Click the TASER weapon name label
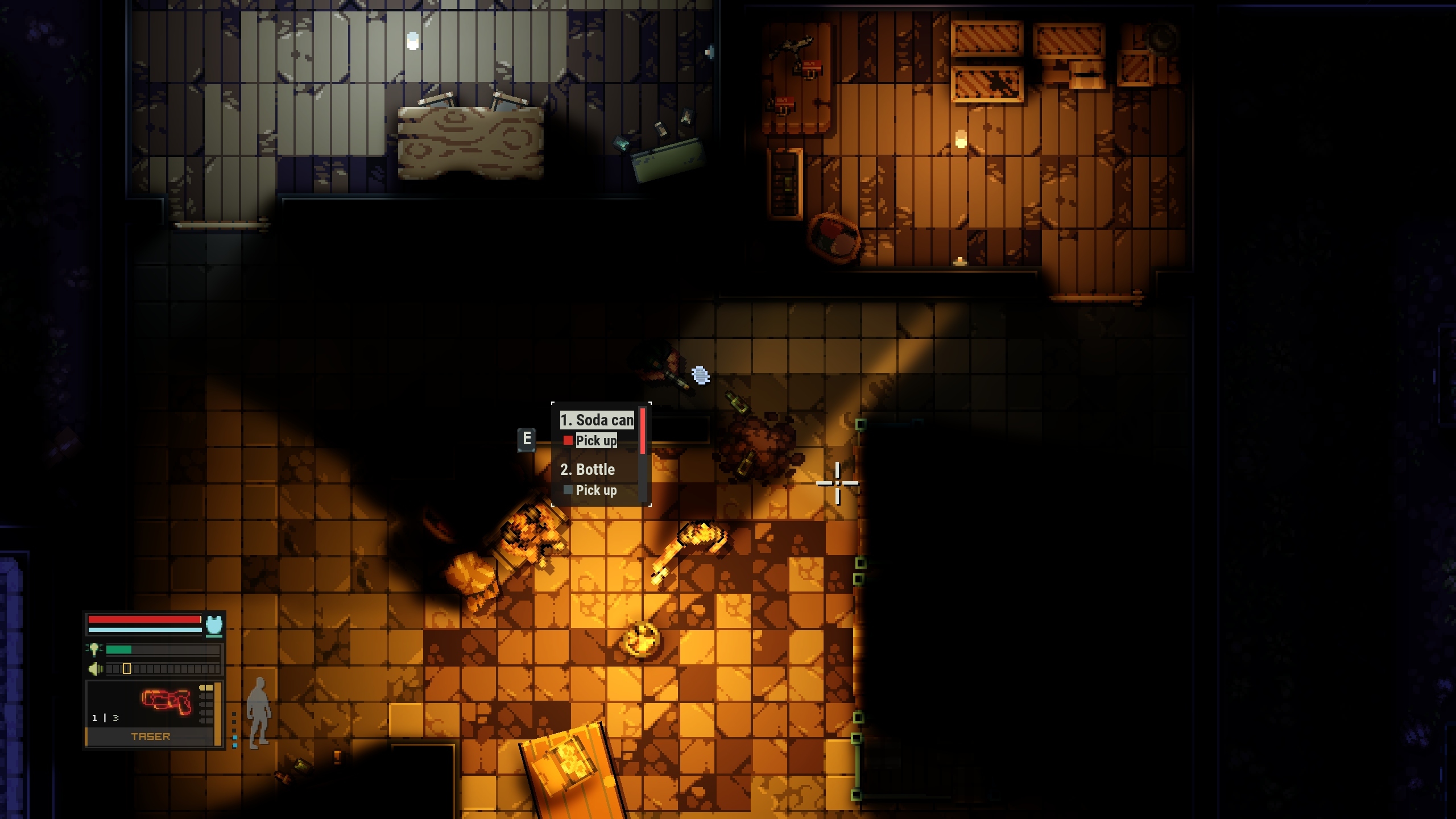 tap(151, 736)
